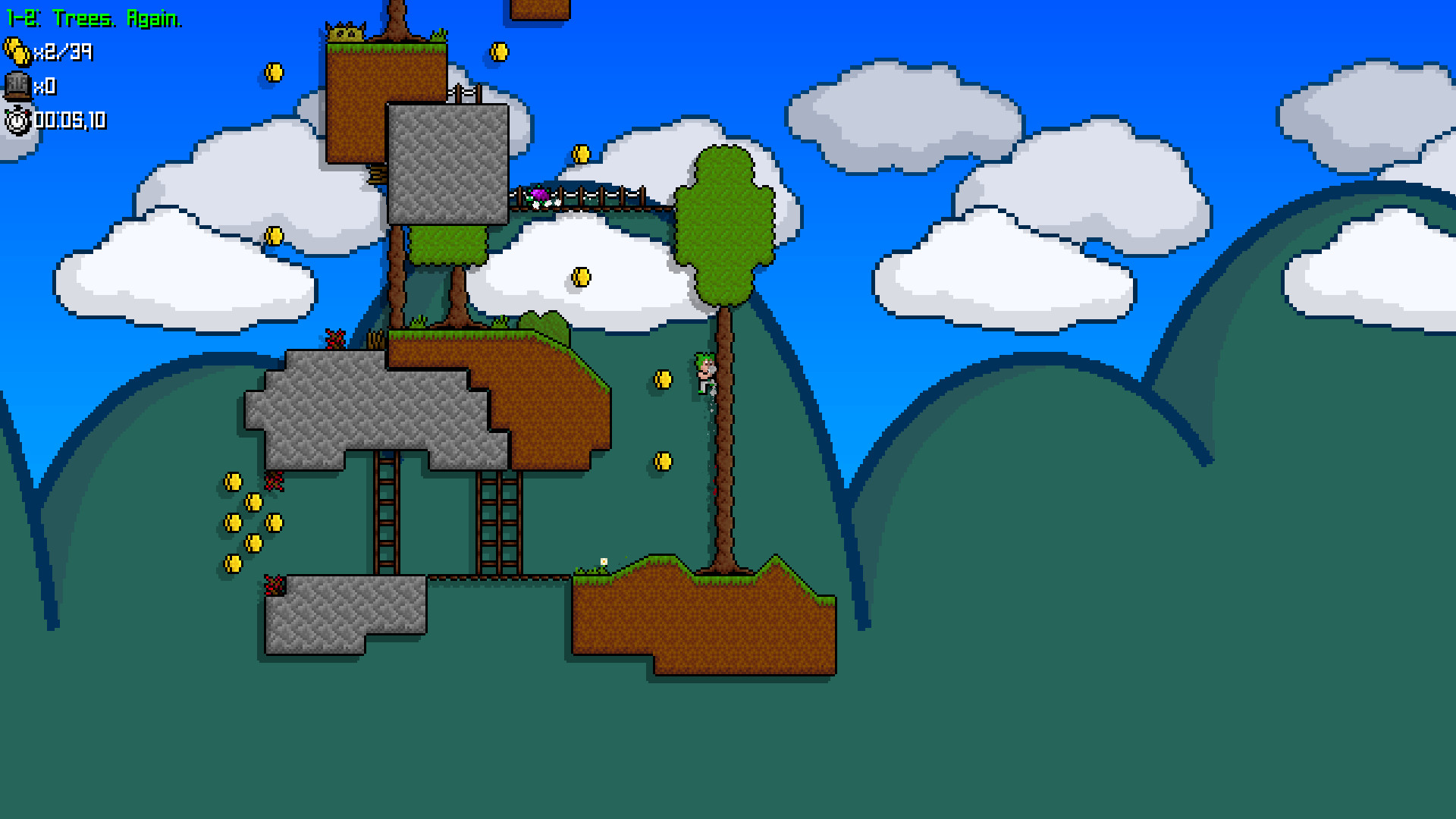
Task: Click the timer reading '00:05.10'
Action: click(x=72, y=120)
